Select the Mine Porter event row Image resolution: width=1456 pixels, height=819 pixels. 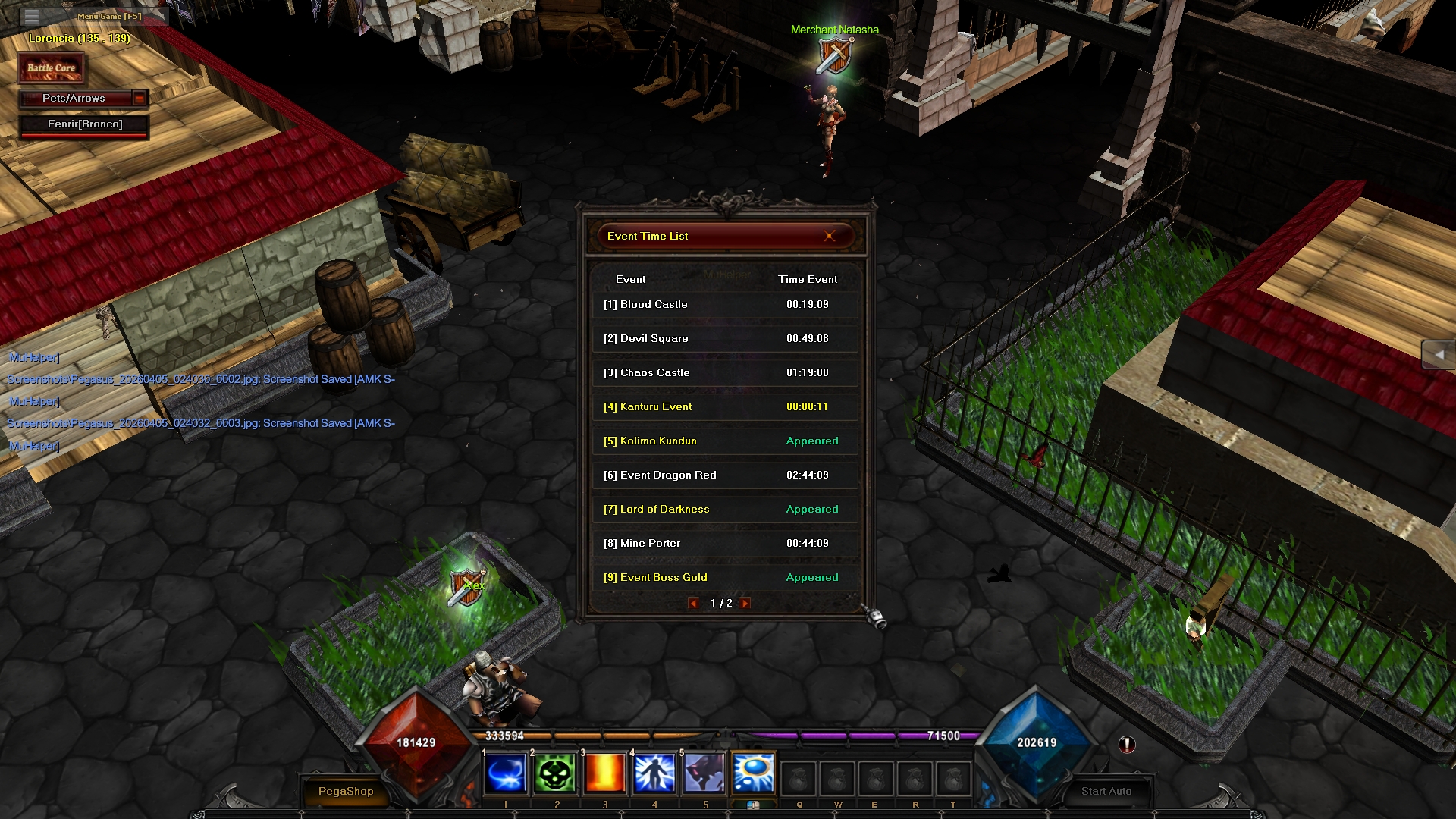click(724, 544)
